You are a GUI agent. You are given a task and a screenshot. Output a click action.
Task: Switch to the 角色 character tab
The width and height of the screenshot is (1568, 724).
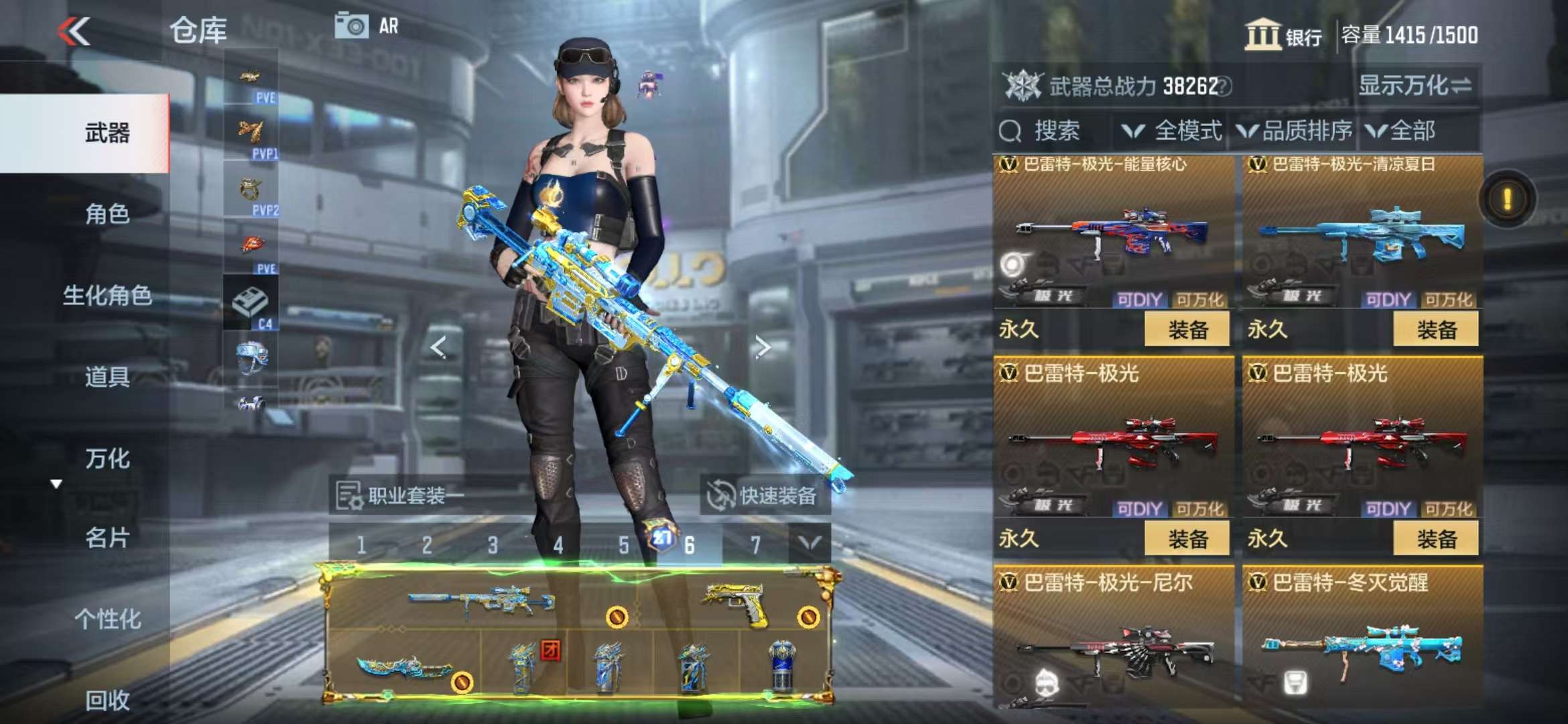coord(107,214)
